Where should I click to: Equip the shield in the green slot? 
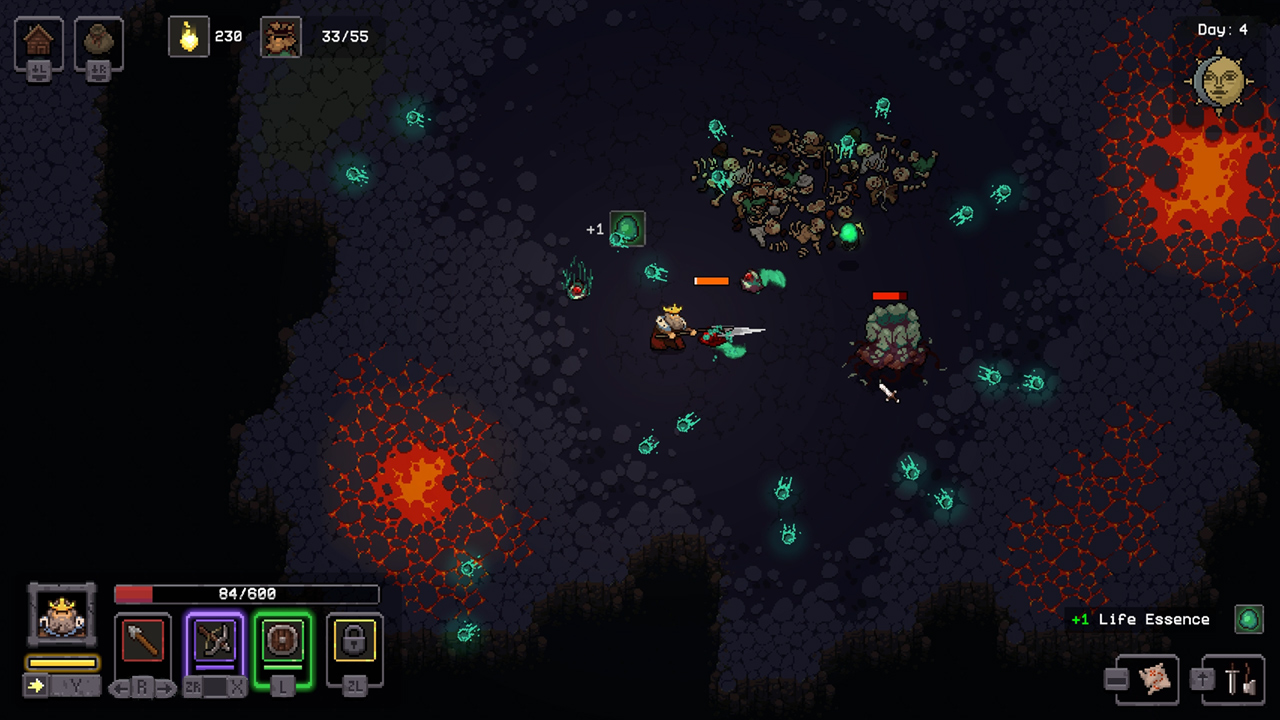(x=281, y=640)
